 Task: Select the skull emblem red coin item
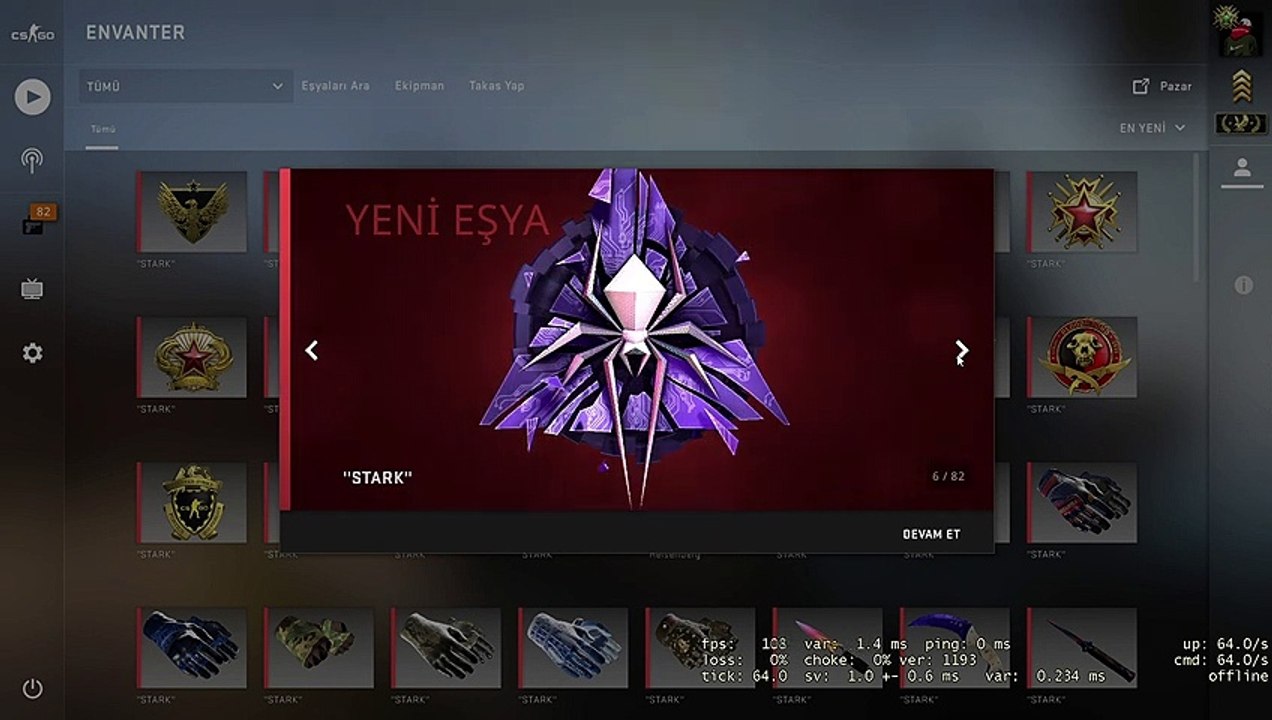[1082, 357]
